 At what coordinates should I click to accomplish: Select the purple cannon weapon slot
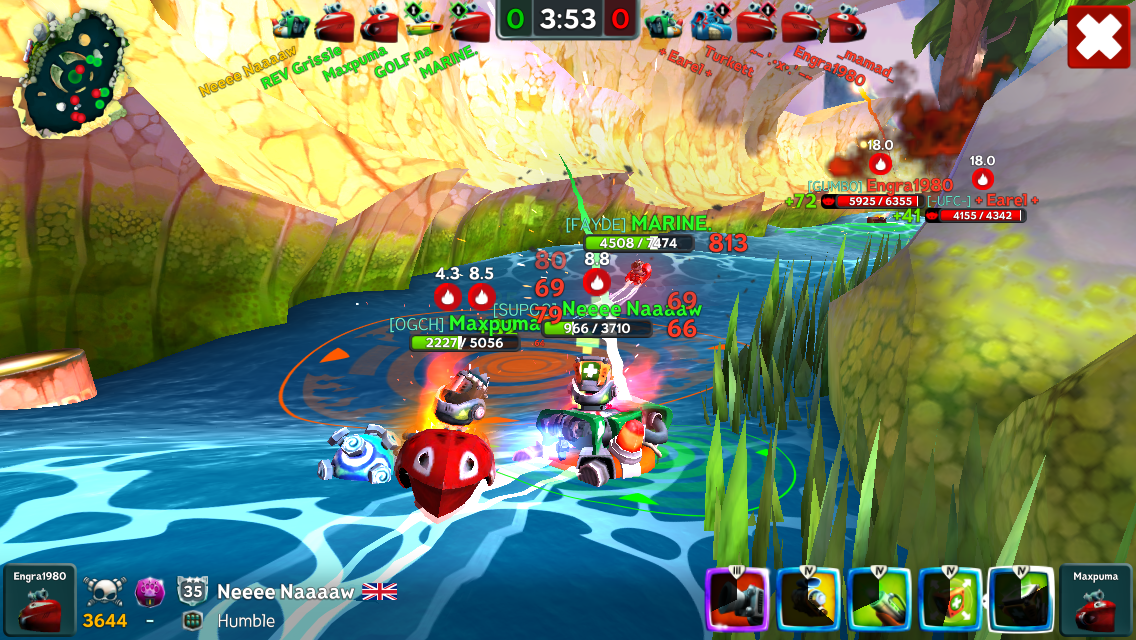738,599
